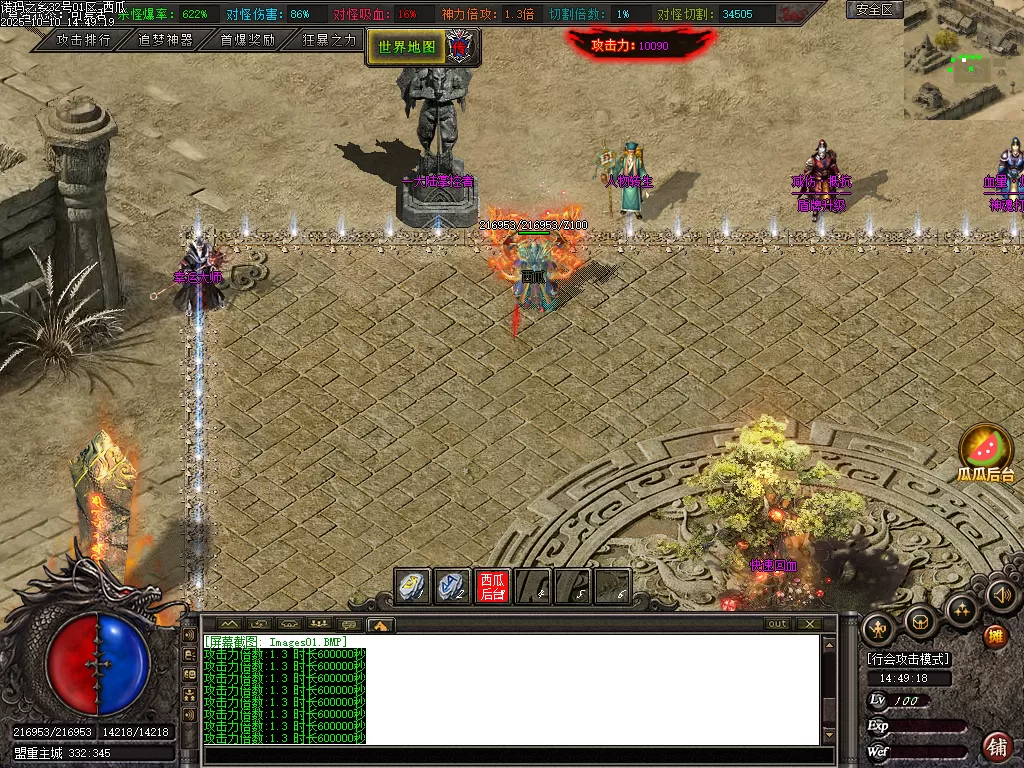Activate the red 西瓜后台 hotbar slot
1024x768 pixels.
tap(492, 586)
